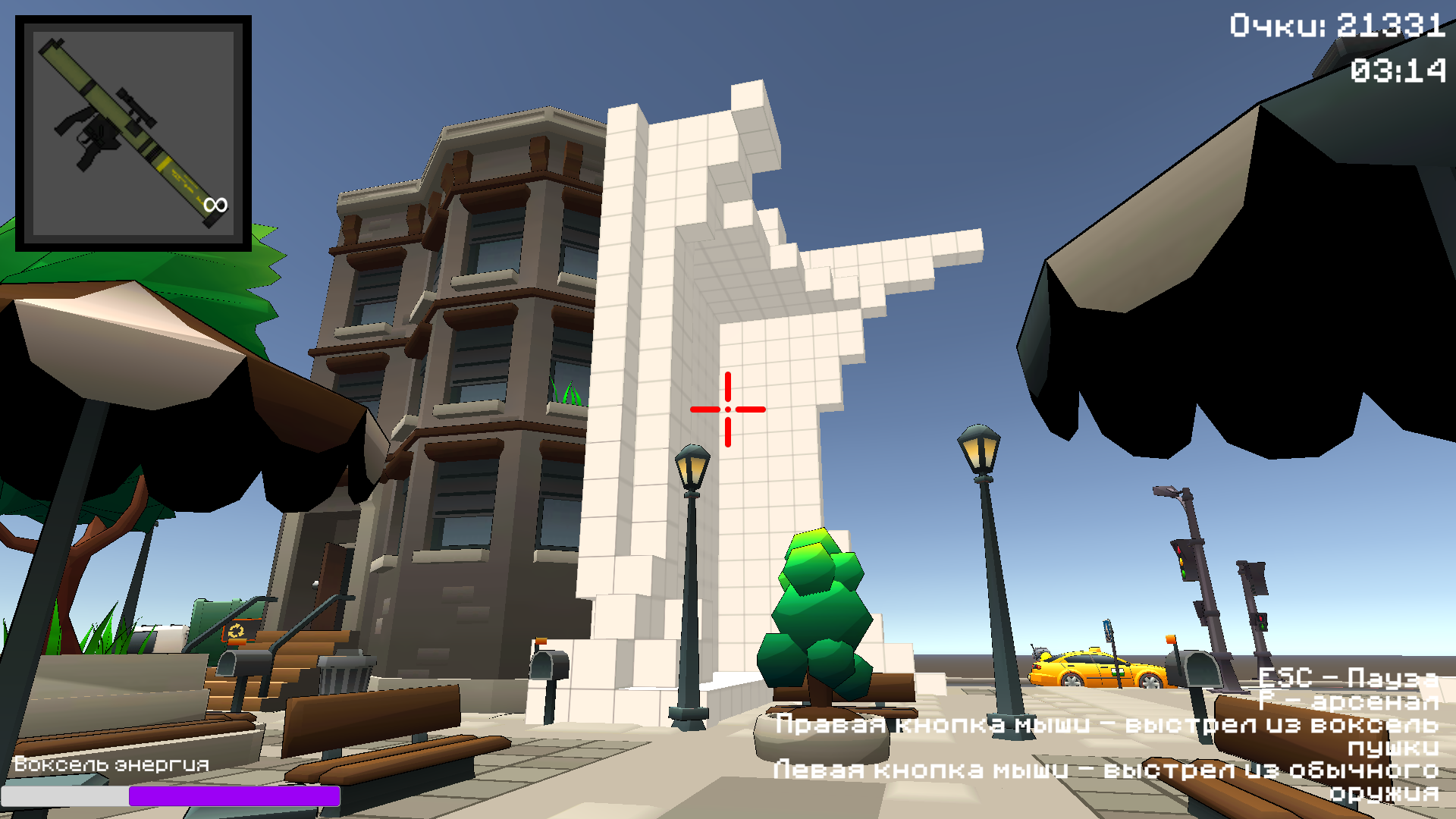Click the red crosshair on the white voxel statue
The width and height of the screenshot is (1456, 819).
click(727, 409)
